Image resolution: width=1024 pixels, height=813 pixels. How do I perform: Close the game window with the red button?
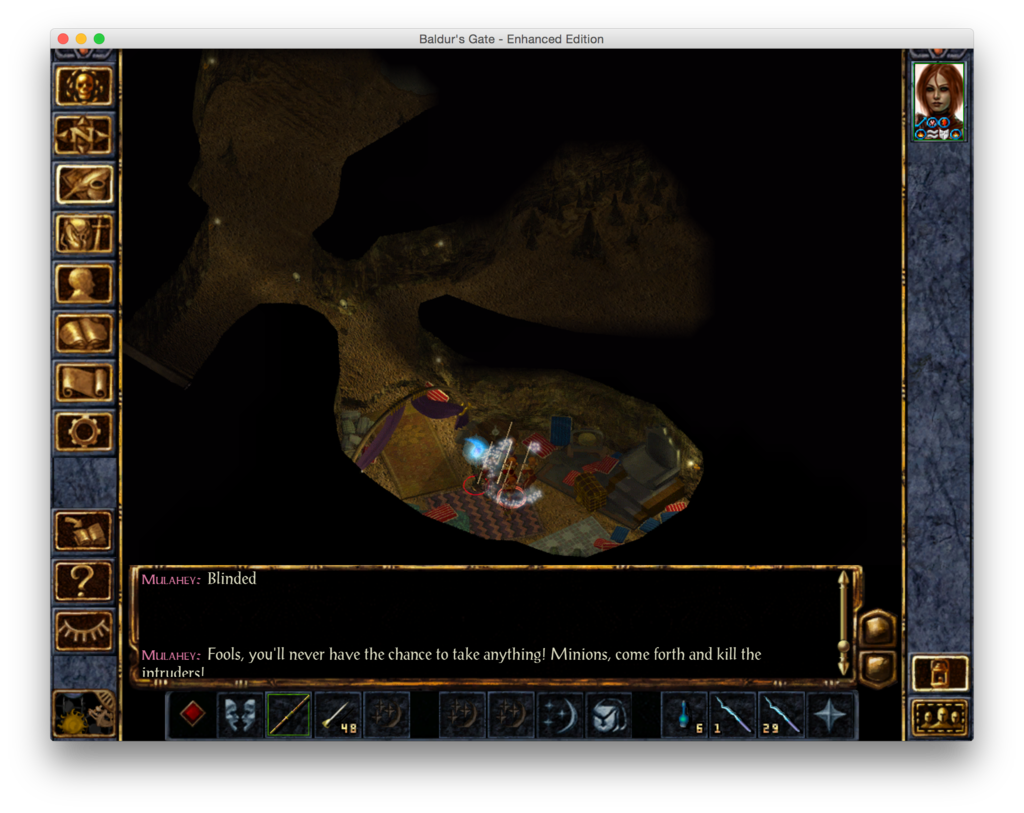63,39
